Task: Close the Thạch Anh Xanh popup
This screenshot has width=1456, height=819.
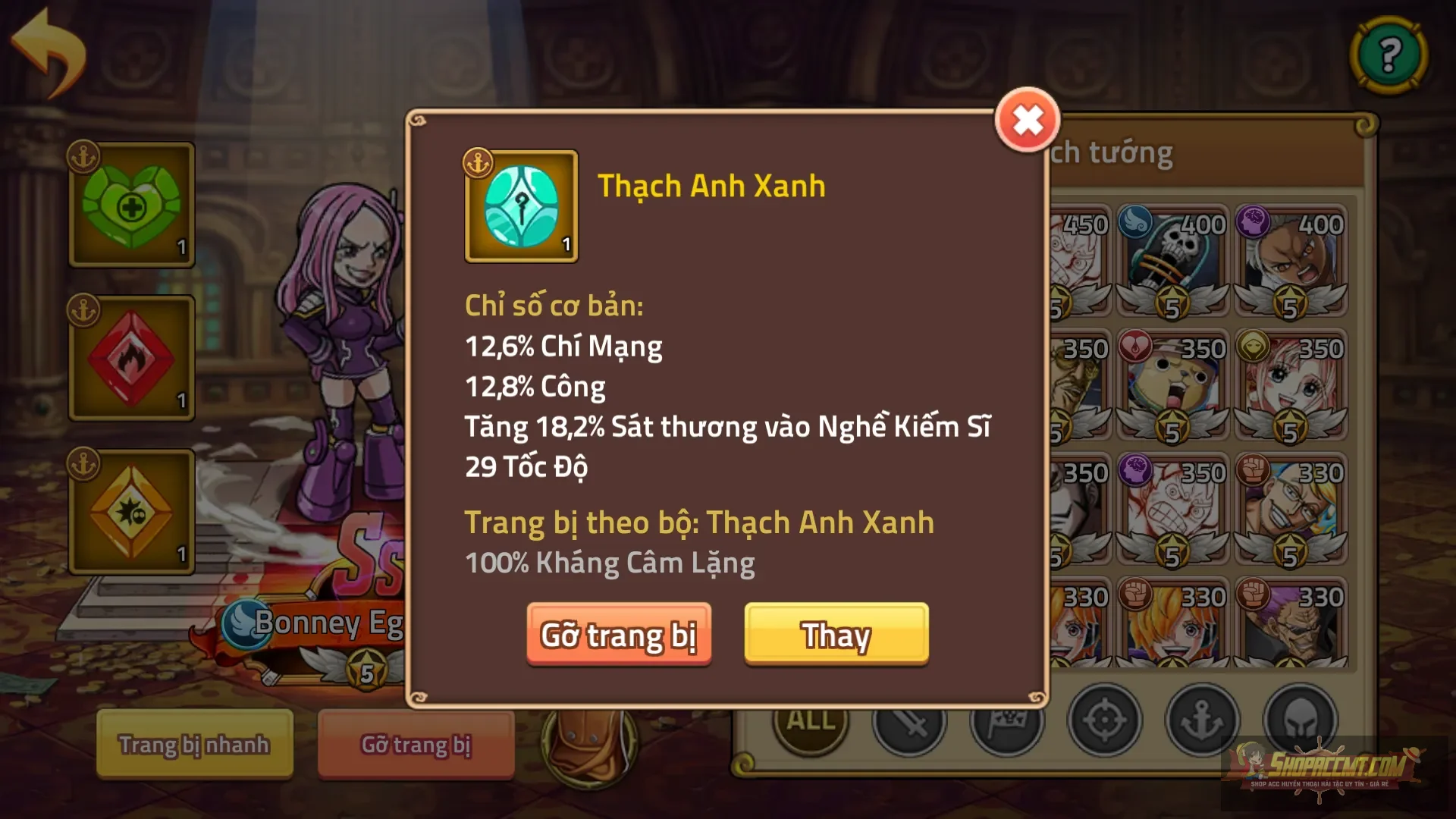Action: coord(1028,118)
